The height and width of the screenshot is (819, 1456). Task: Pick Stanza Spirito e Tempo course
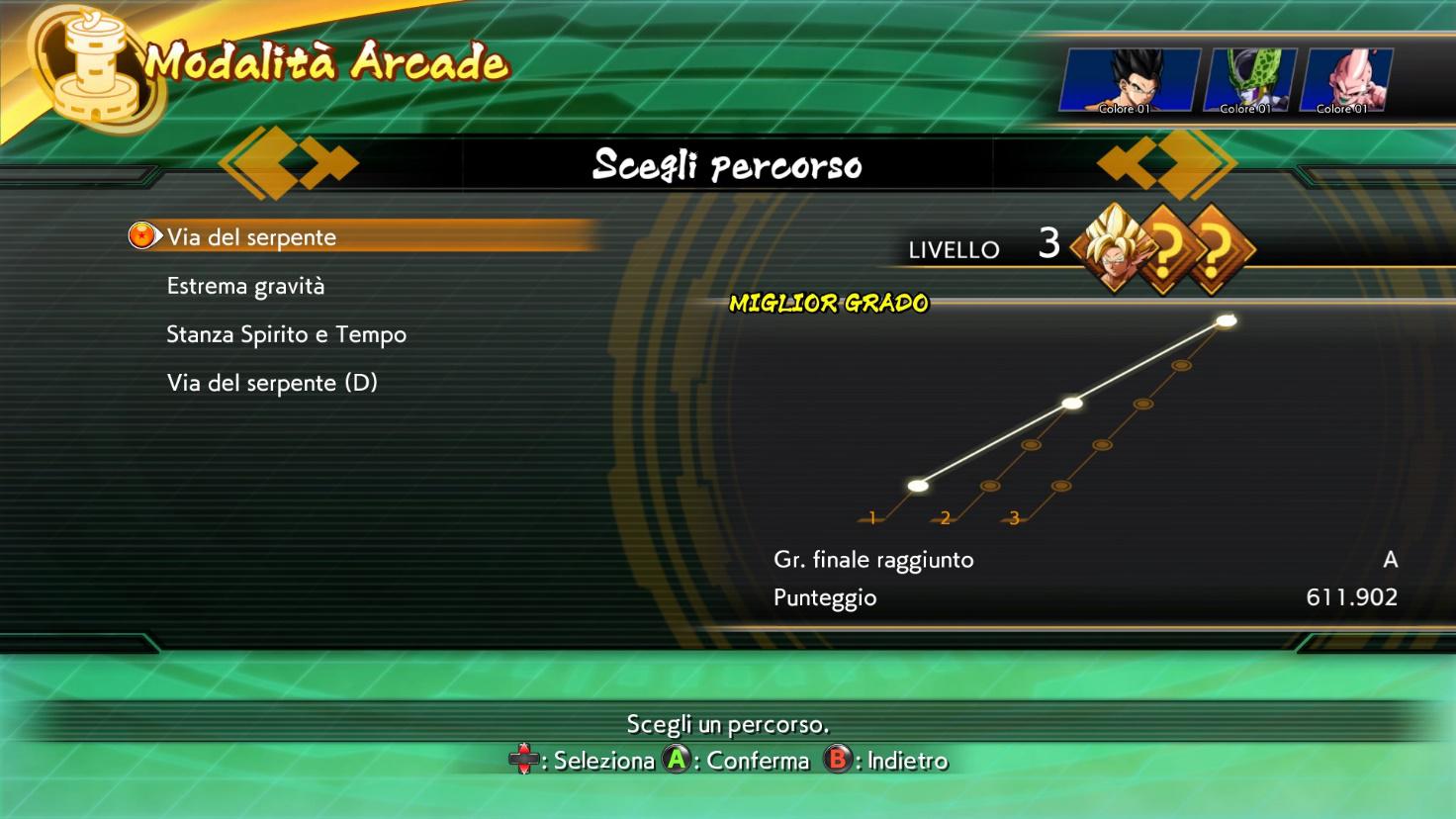click(286, 334)
